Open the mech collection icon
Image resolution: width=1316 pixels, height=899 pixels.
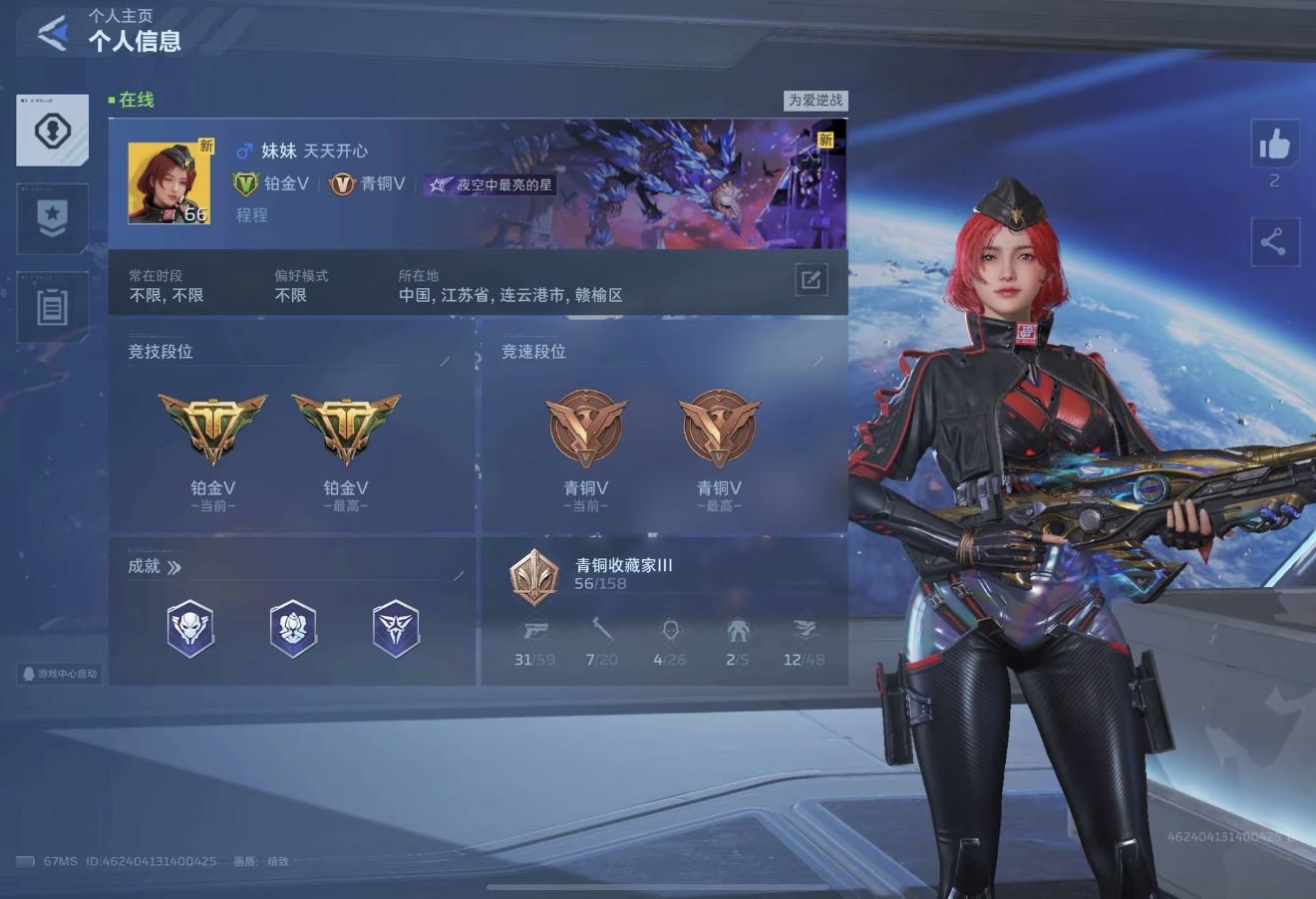pyautogui.click(x=737, y=630)
